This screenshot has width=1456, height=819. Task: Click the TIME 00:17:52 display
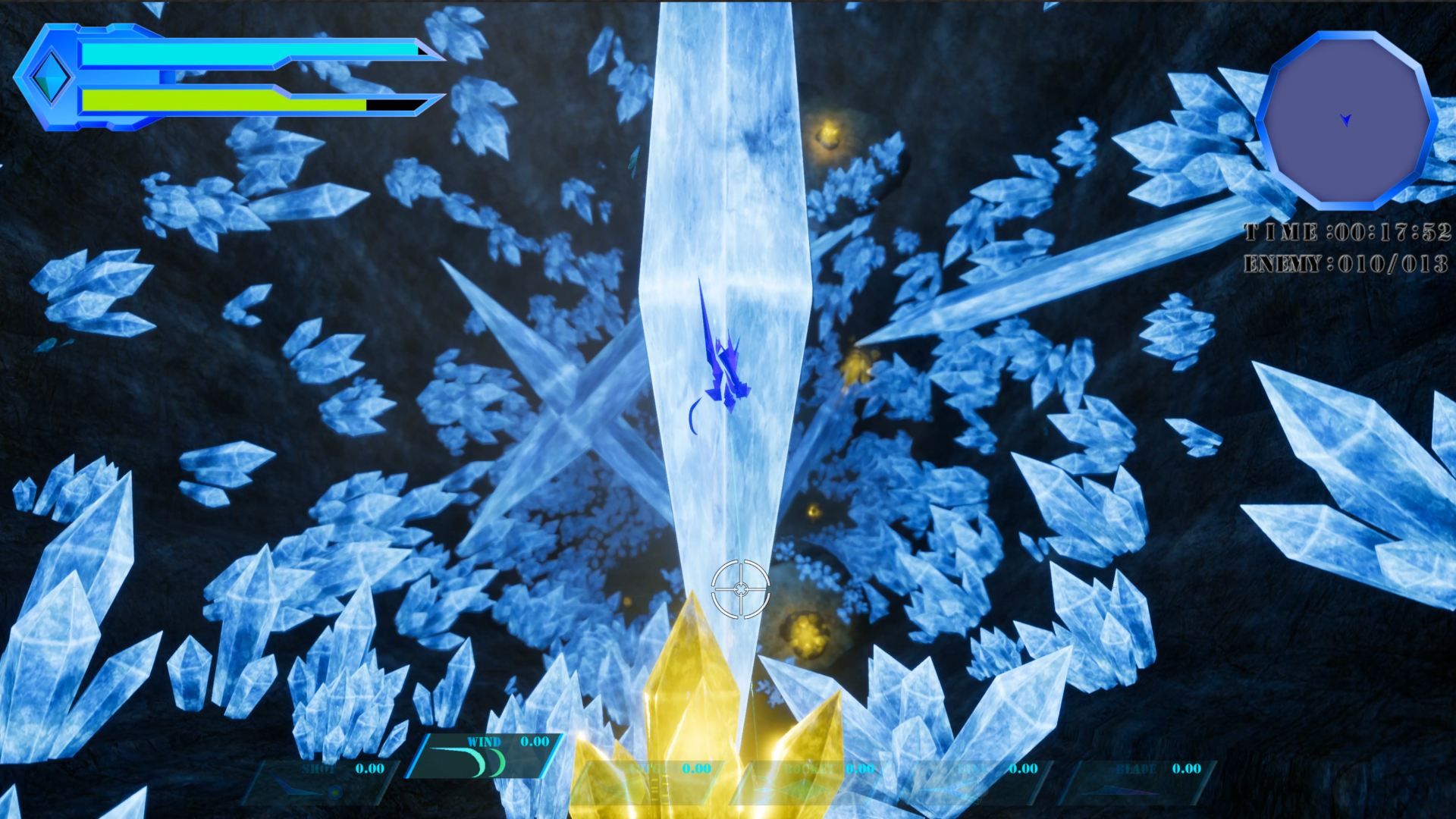coord(1346,233)
